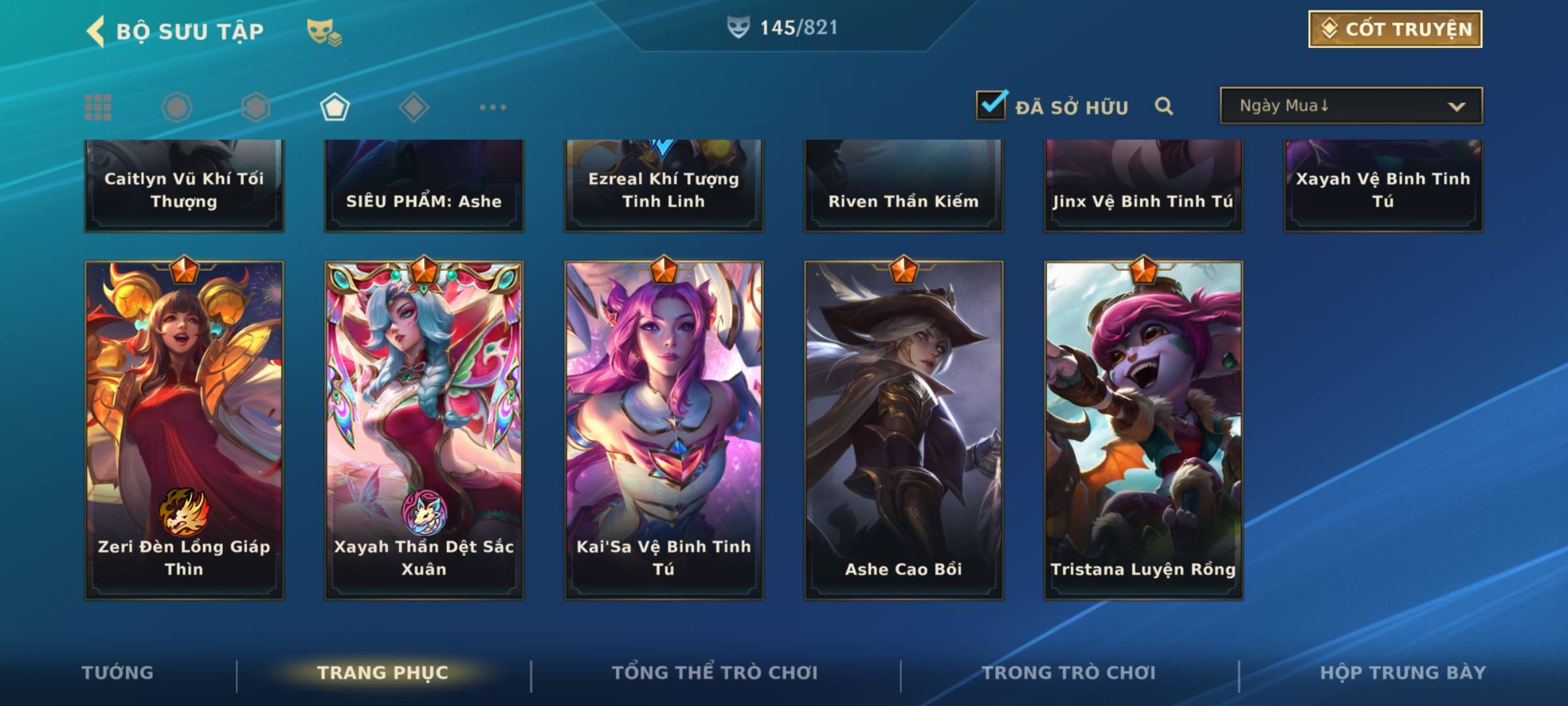Show all rarities grid filter
The width and height of the screenshot is (1568, 706).
(98, 107)
